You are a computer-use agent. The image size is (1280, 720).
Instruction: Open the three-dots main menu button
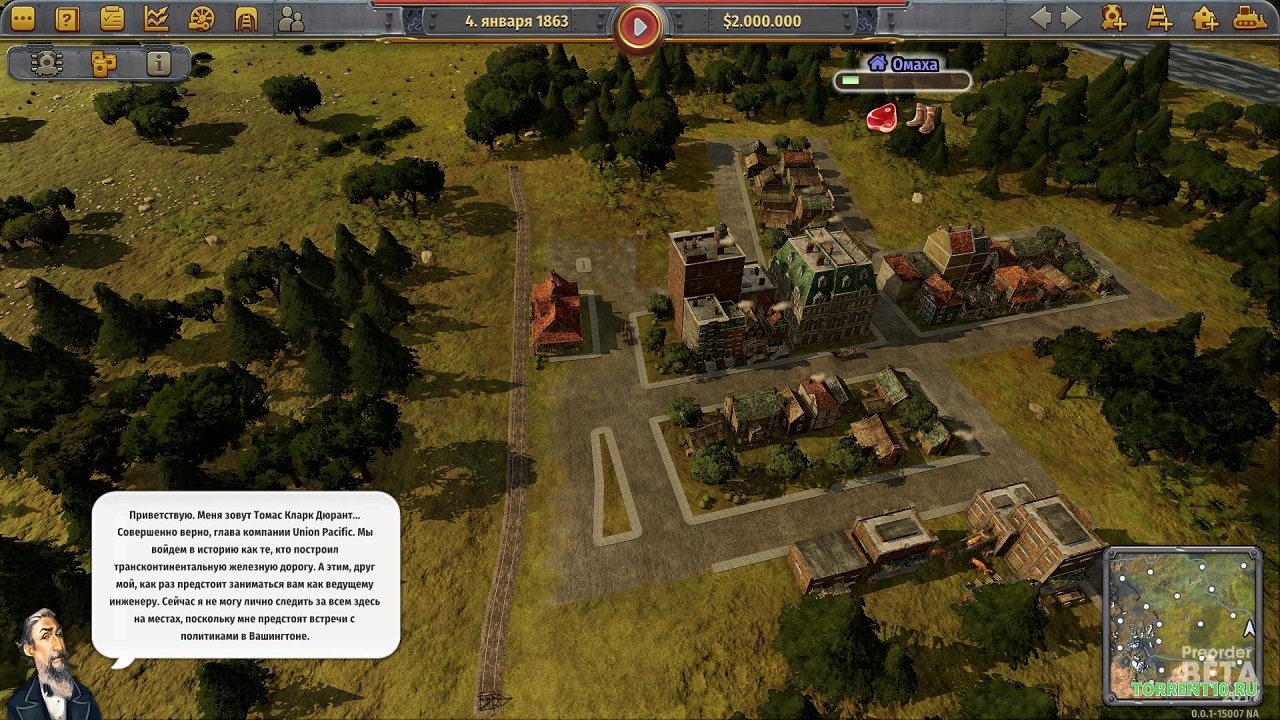[22, 18]
